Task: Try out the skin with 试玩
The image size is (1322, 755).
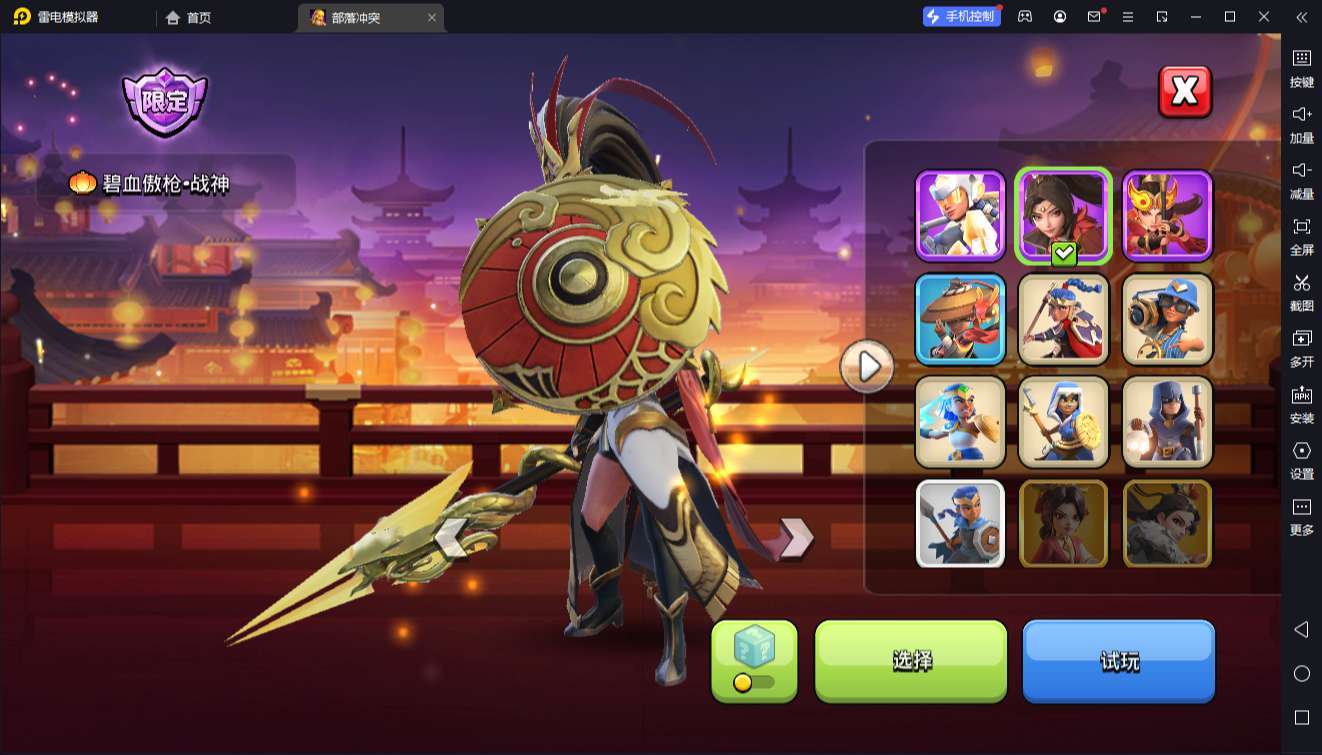Action: tap(1118, 660)
